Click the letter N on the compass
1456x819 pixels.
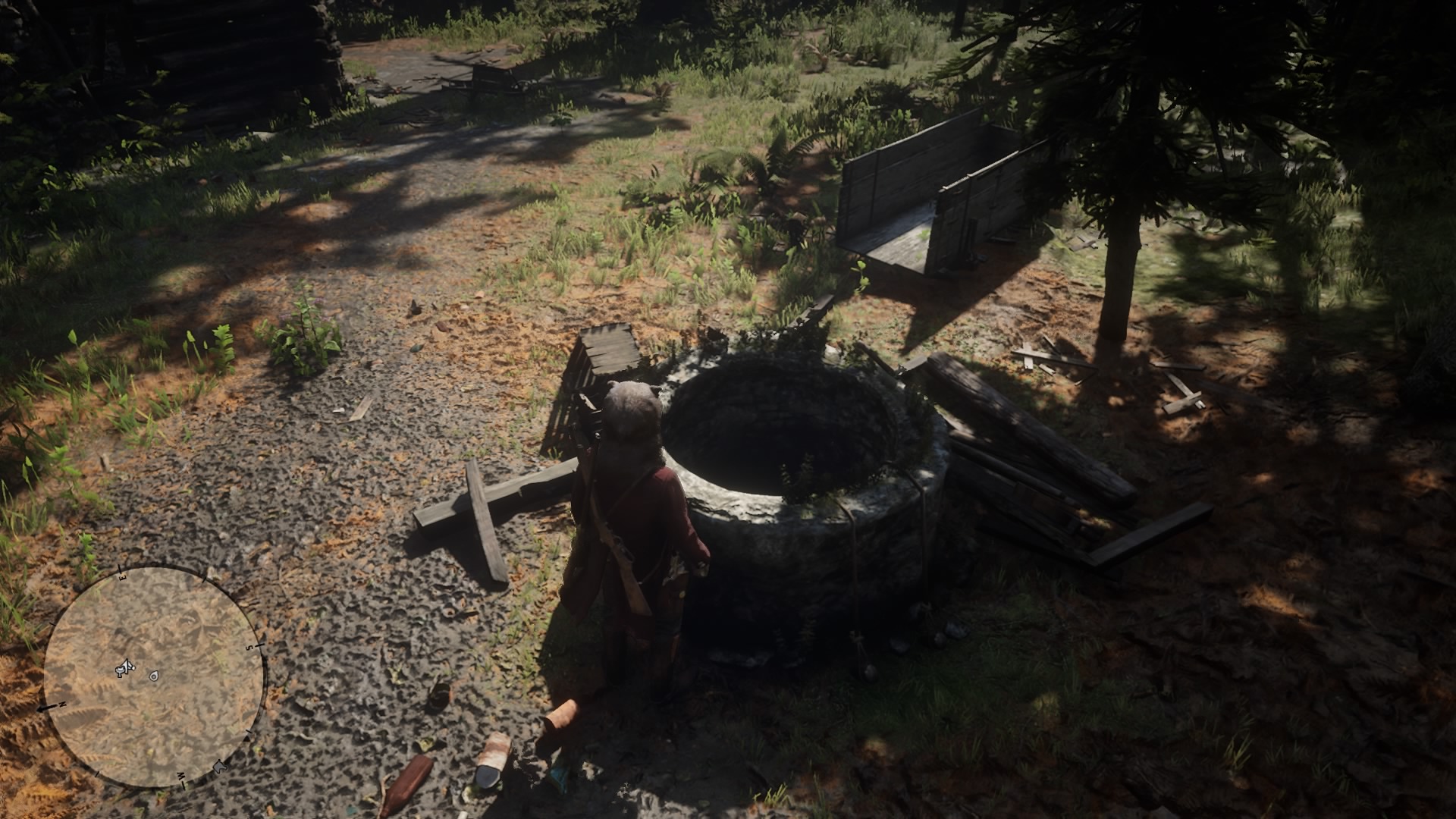pyautogui.click(x=61, y=703)
